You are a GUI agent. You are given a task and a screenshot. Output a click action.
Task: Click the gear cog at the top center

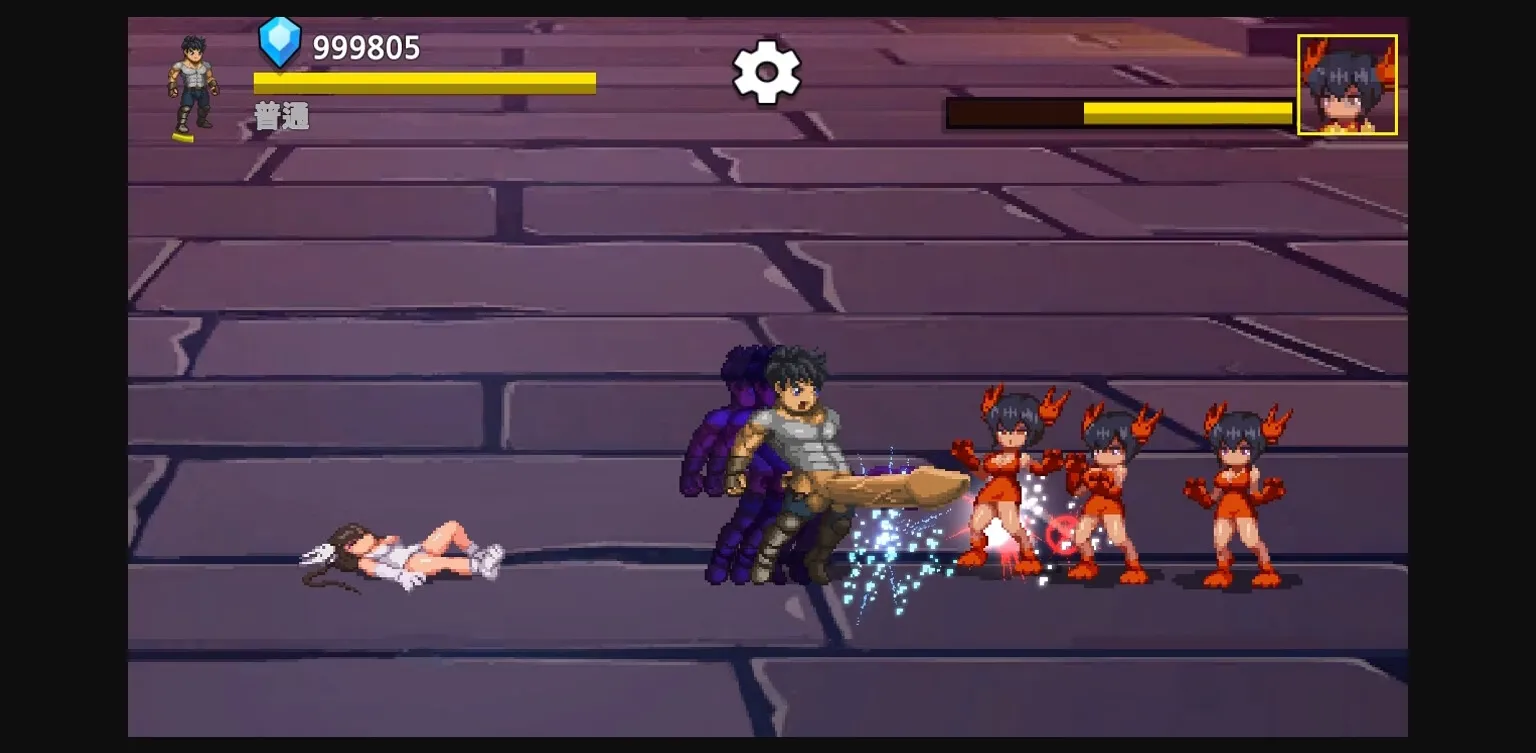click(766, 72)
